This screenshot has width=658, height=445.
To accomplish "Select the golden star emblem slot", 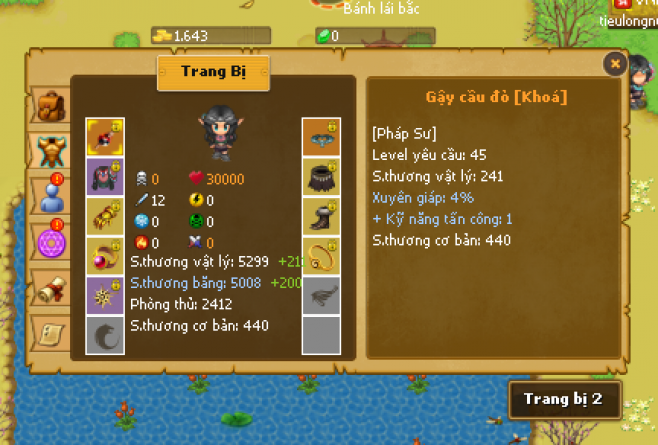I will (x=104, y=295).
